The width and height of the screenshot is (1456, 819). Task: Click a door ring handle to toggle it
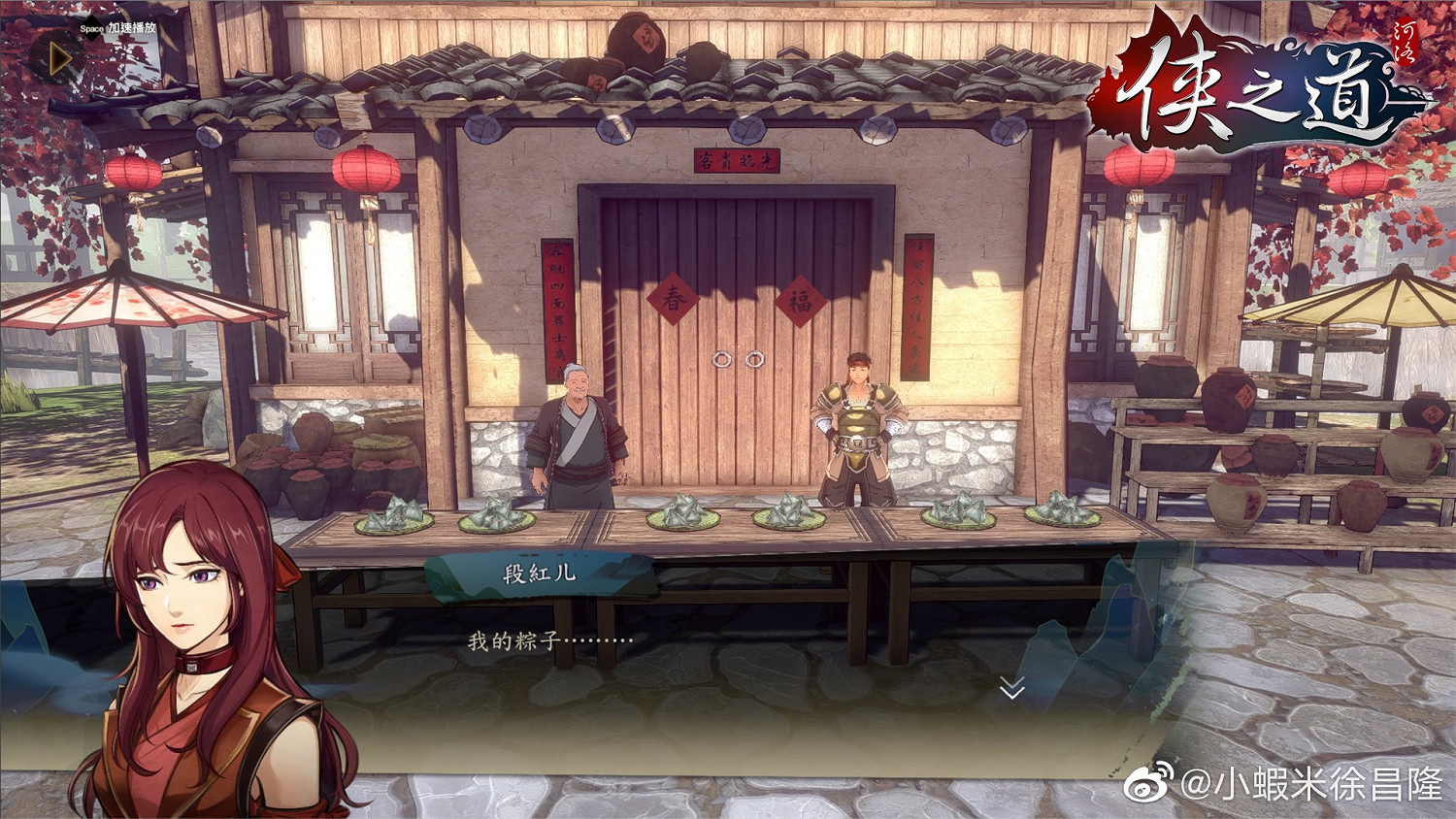[x=722, y=360]
